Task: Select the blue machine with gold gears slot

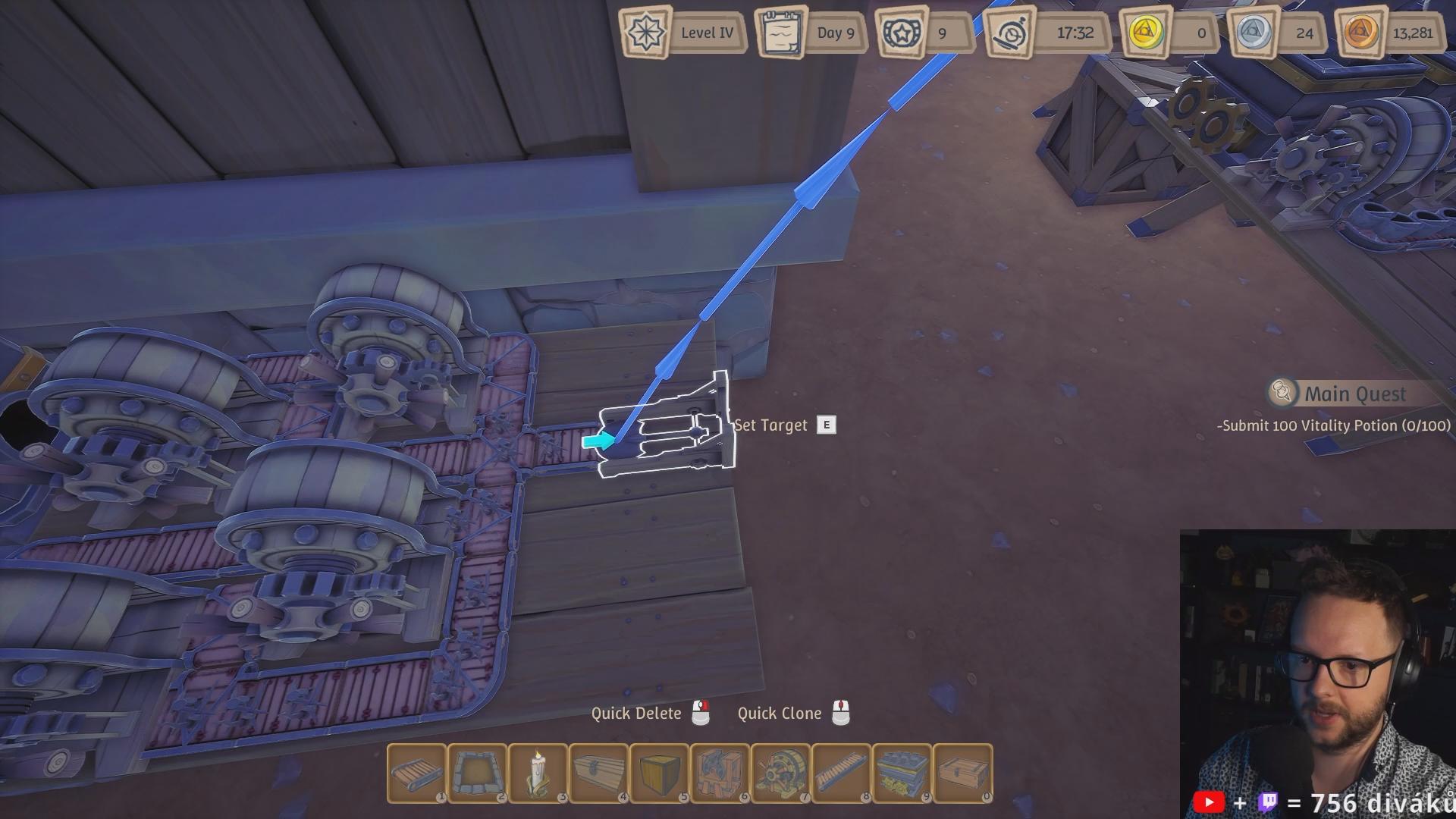Action: coord(902,773)
